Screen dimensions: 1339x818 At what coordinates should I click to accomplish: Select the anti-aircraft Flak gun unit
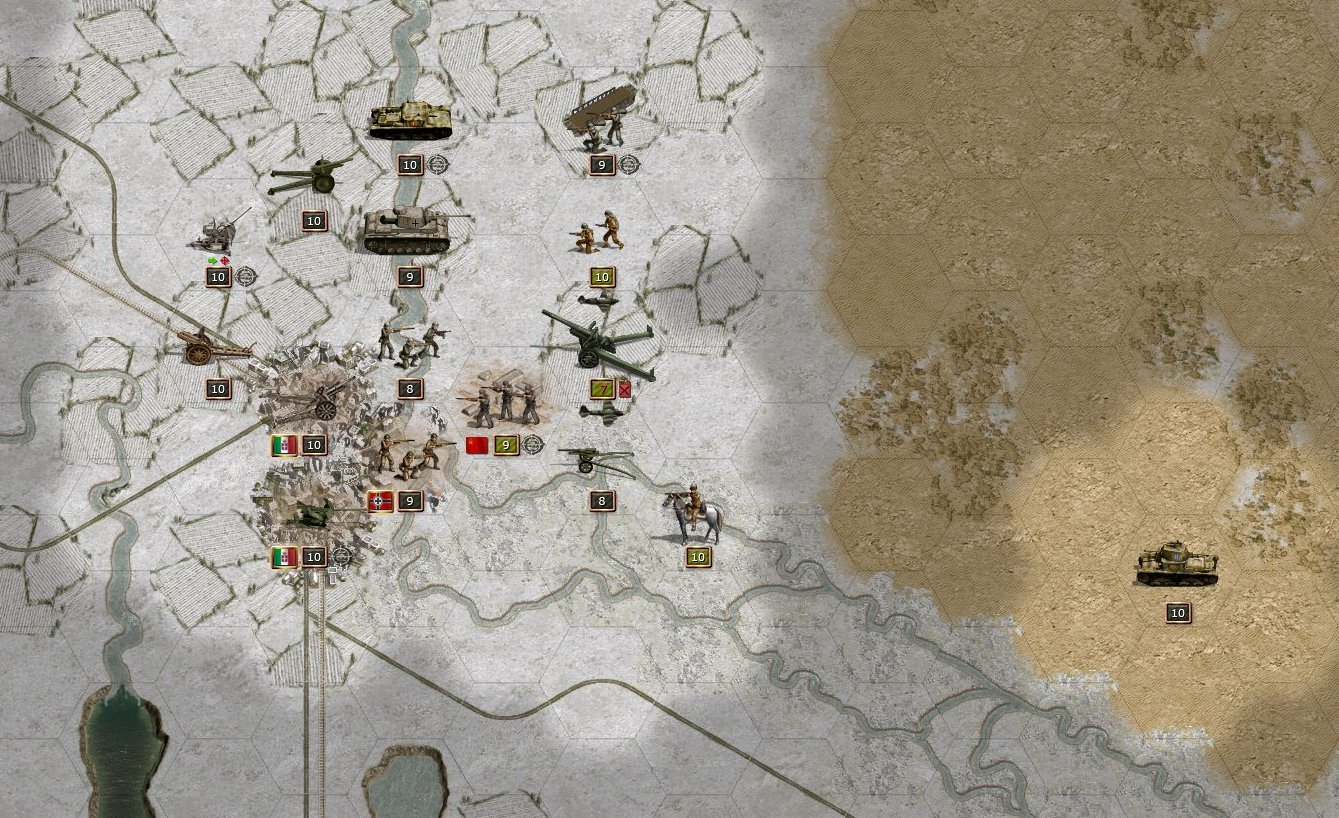[x=217, y=235]
